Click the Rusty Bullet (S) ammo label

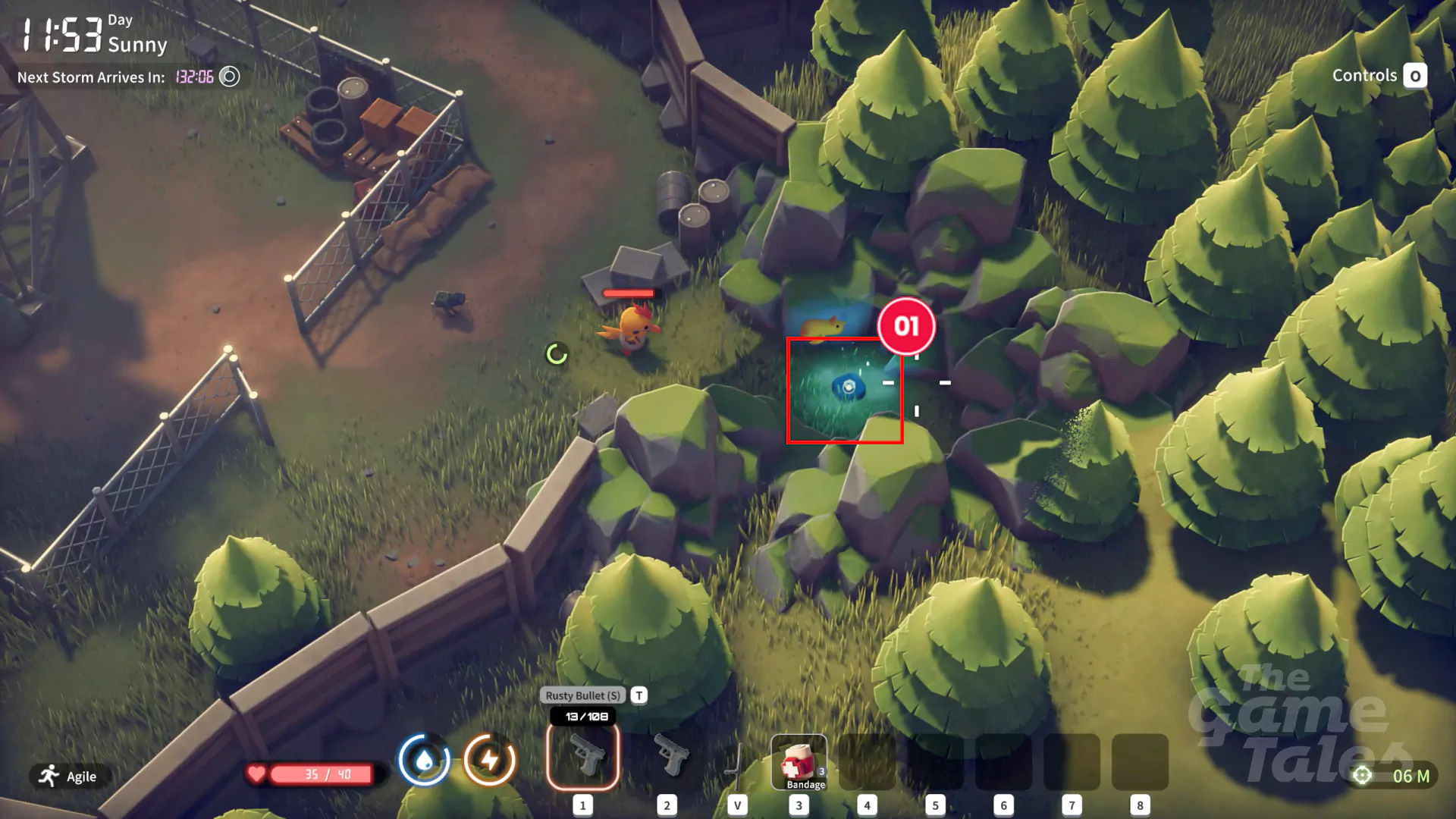(x=582, y=695)
